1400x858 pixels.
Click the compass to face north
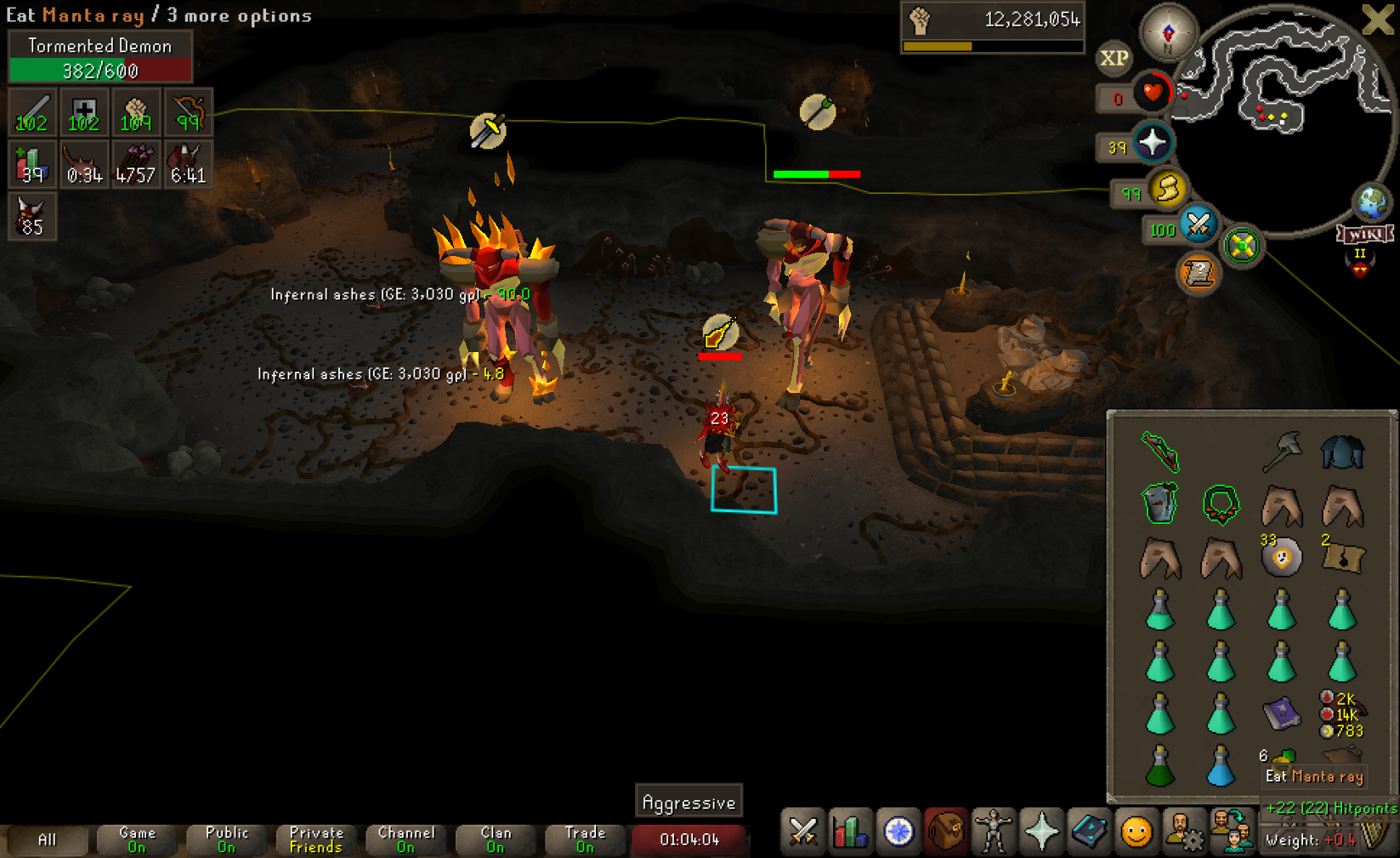[x=1168, y=32]
